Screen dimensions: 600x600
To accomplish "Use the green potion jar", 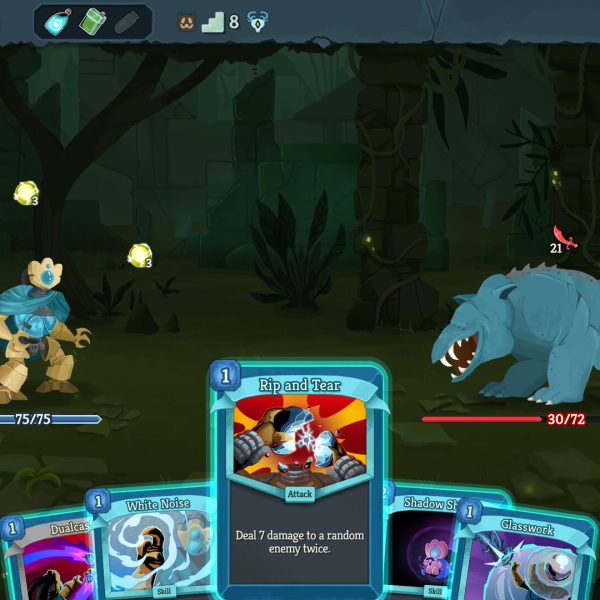I will pos(92,21).
